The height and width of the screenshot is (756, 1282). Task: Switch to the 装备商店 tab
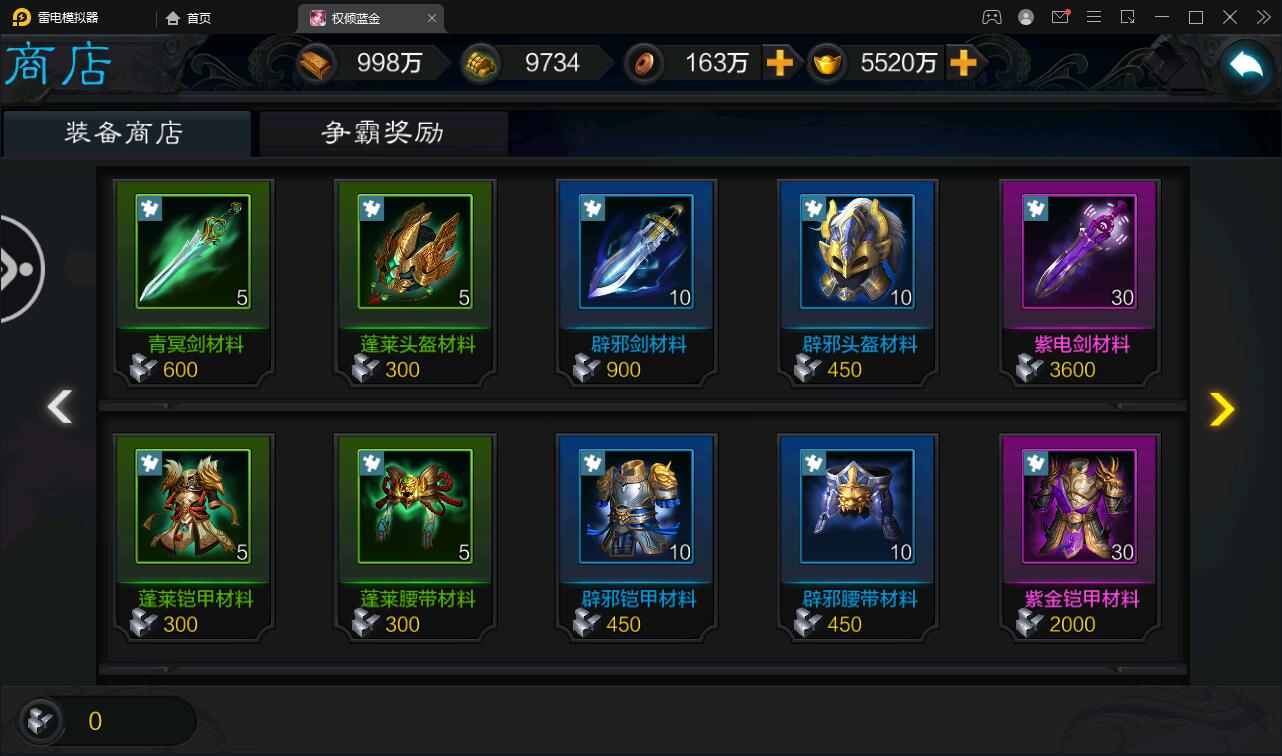coord(125,133)
